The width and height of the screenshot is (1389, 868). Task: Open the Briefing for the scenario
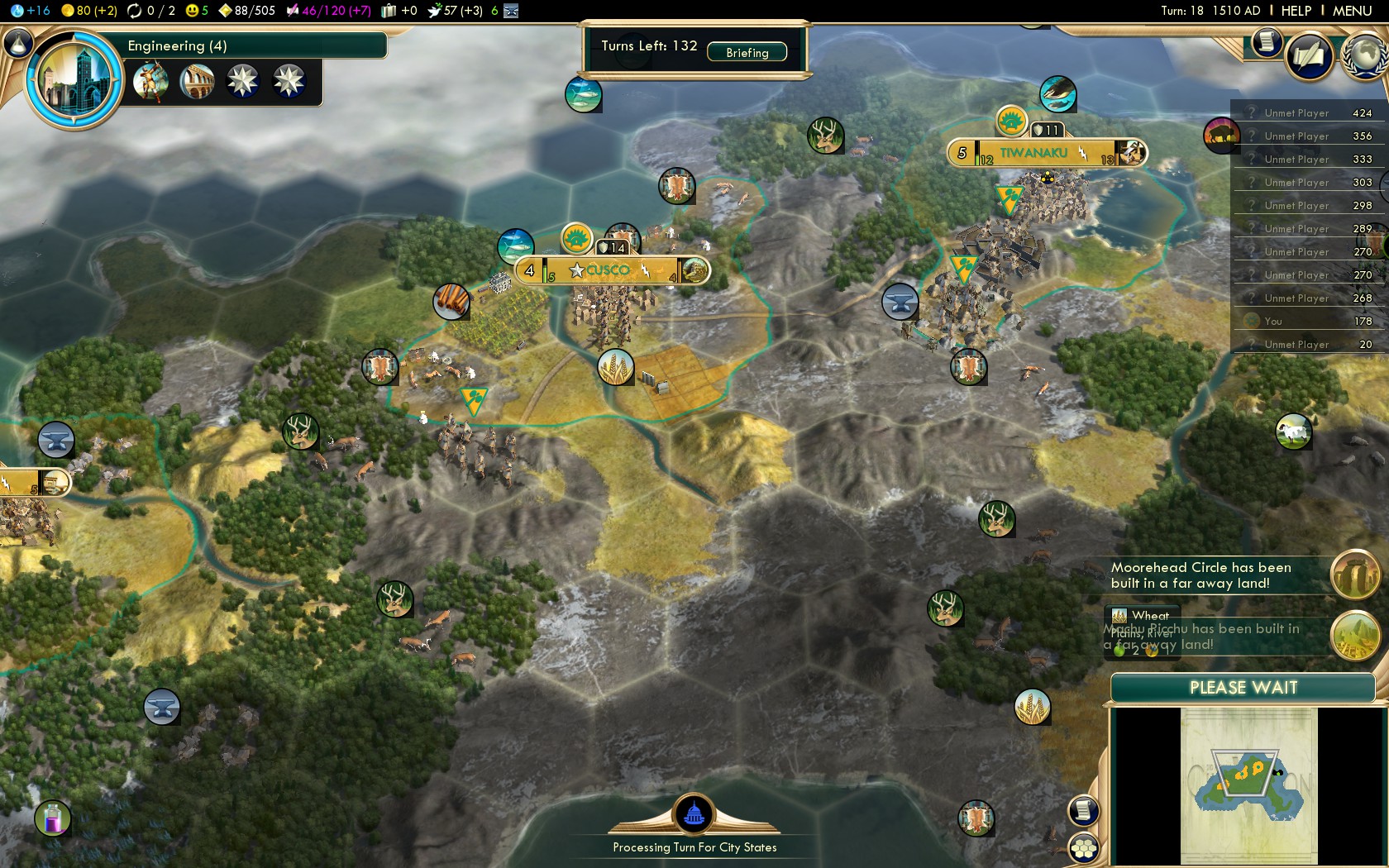[747, 52]
